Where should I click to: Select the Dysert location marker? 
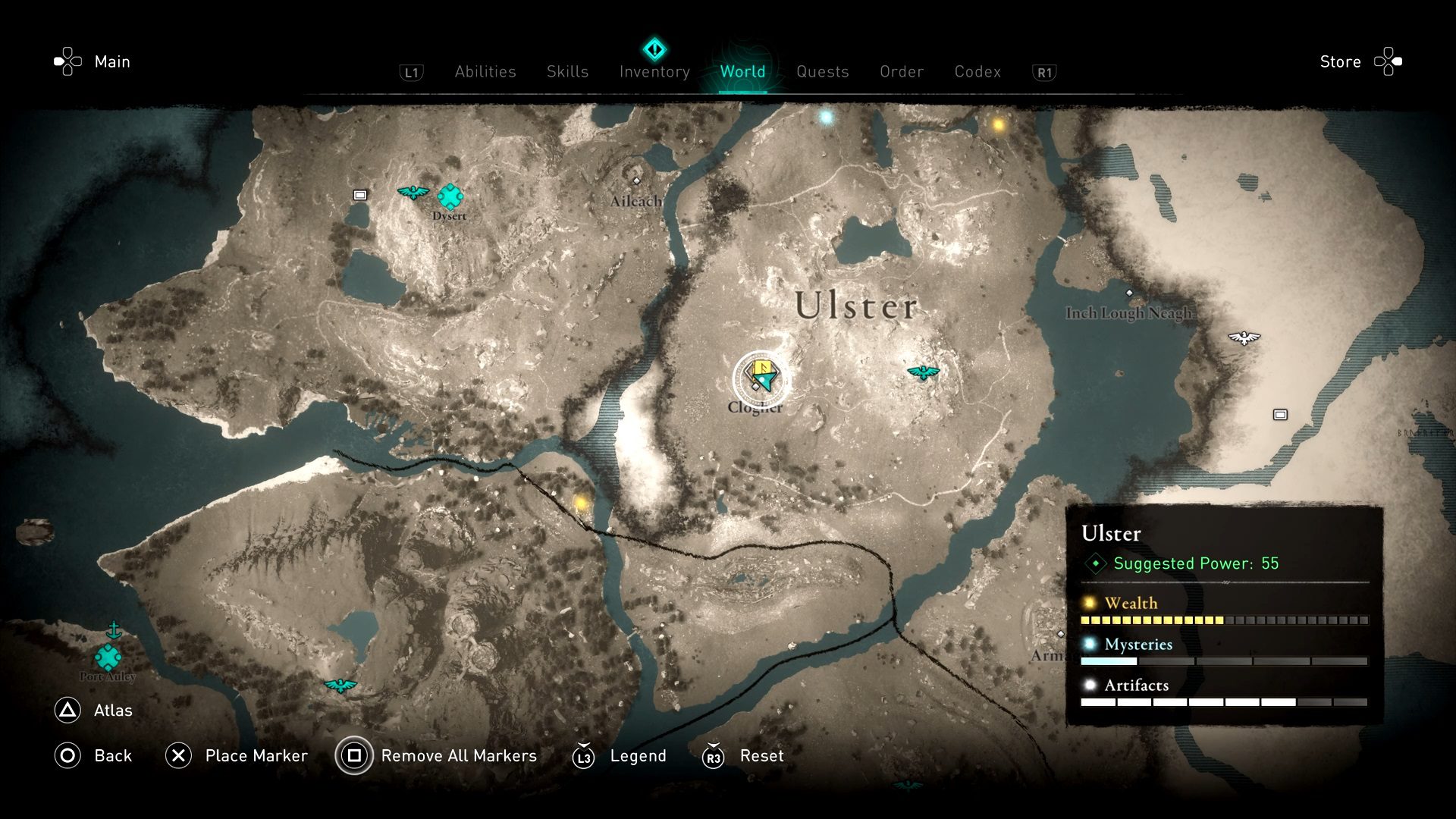click(450, 196)
